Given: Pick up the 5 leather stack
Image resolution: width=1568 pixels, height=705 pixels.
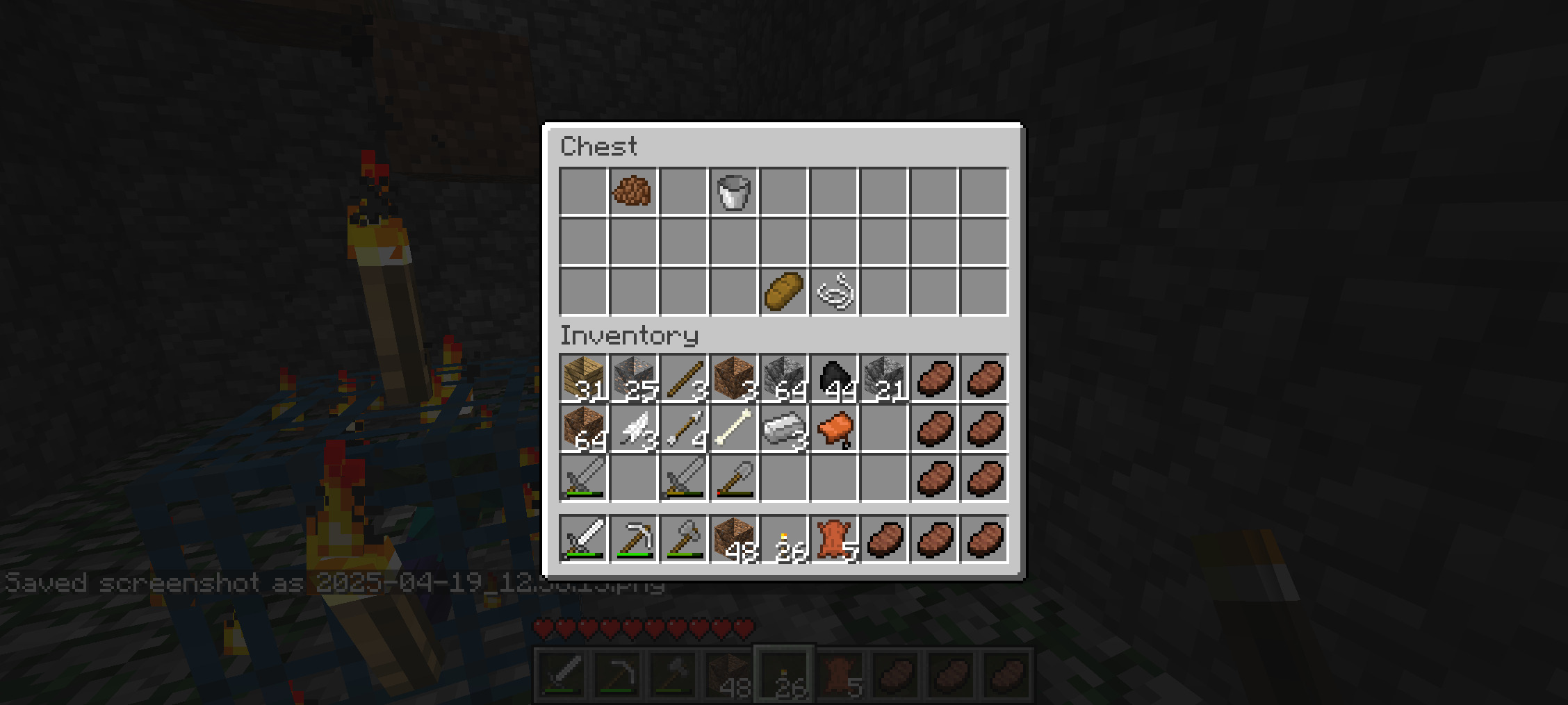Looking at the screenshot, I should [x=834, y=539].
